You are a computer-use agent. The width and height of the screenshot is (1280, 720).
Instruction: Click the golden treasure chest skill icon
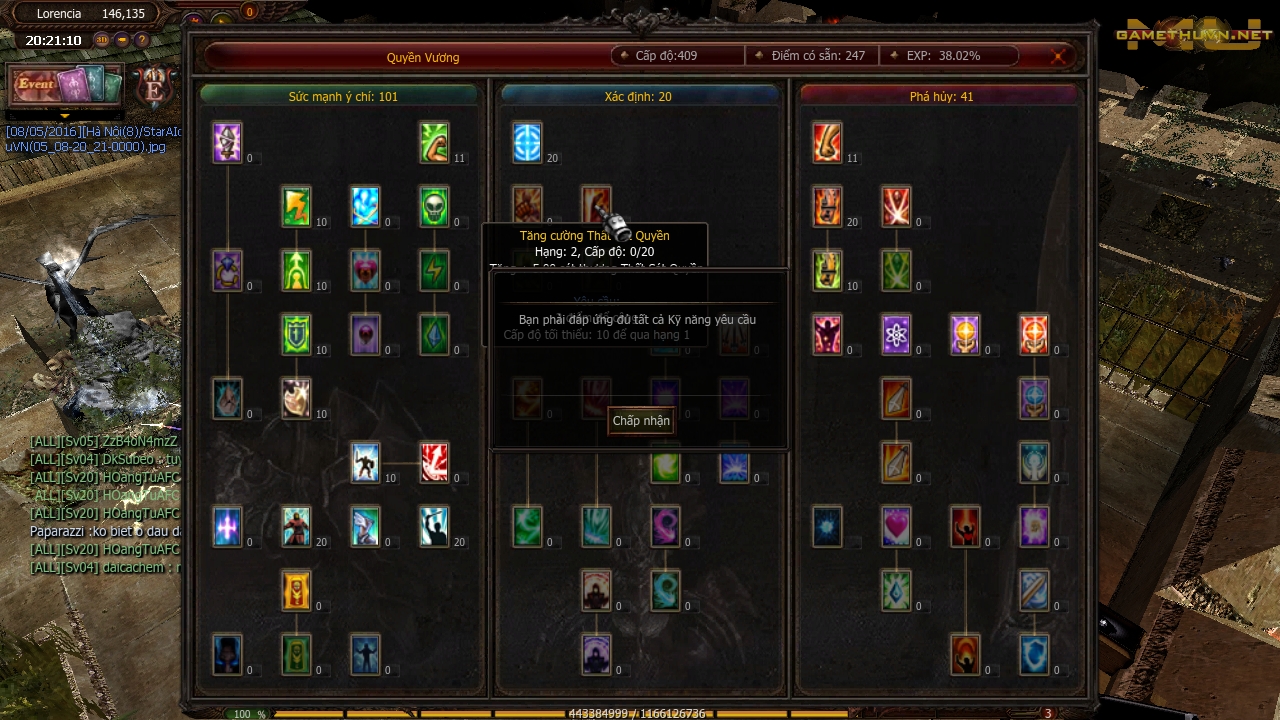[x=296, y=590]
